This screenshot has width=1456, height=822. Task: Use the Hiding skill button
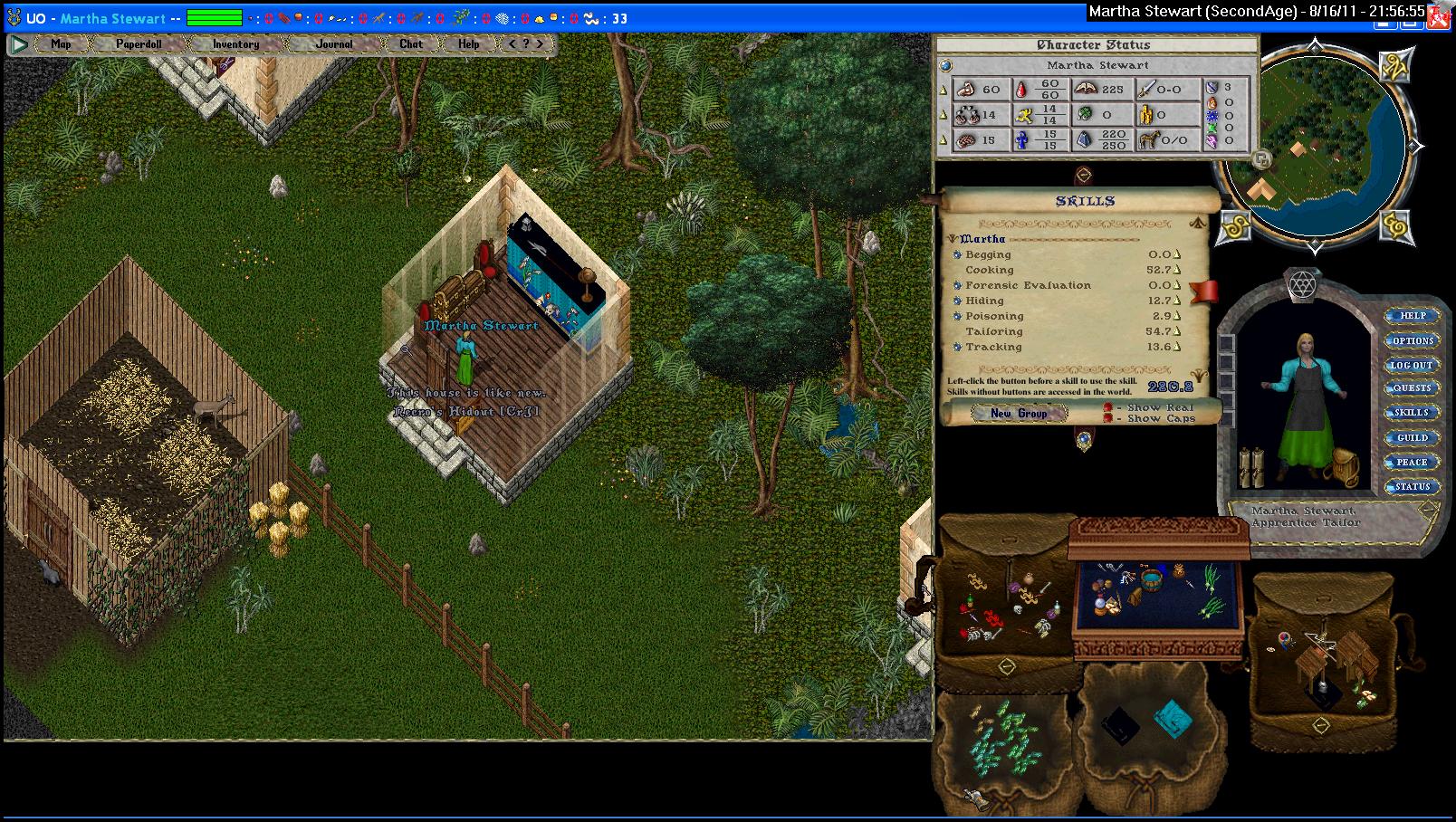click(958, 301)
